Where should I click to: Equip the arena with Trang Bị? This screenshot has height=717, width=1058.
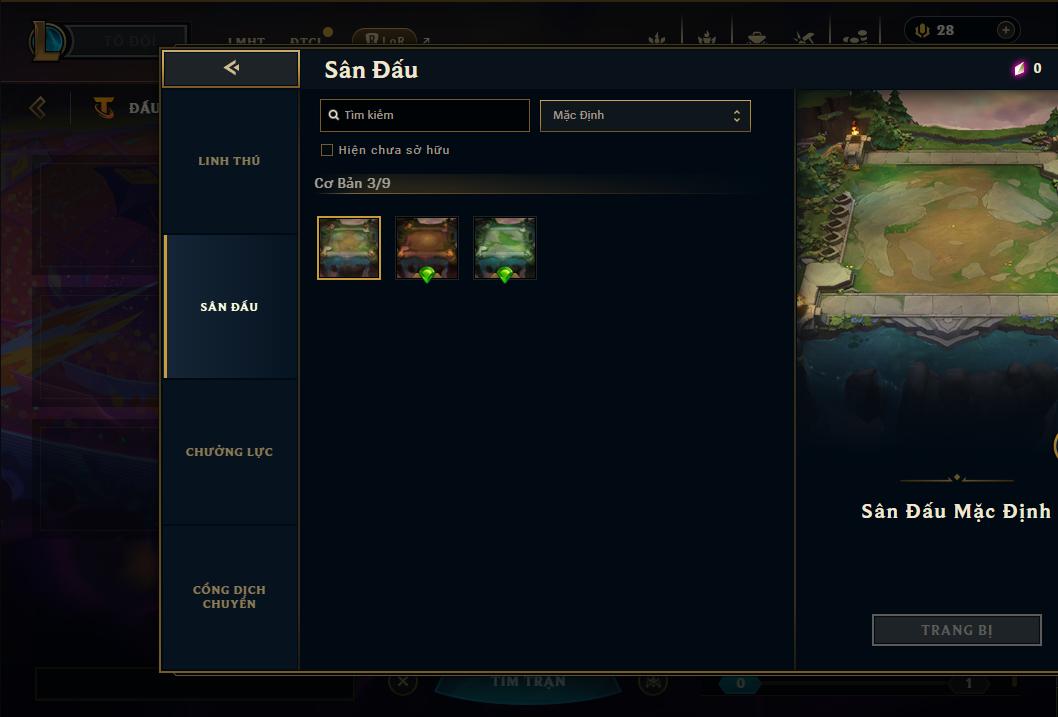pyautogui.click(x=956, y=630)
